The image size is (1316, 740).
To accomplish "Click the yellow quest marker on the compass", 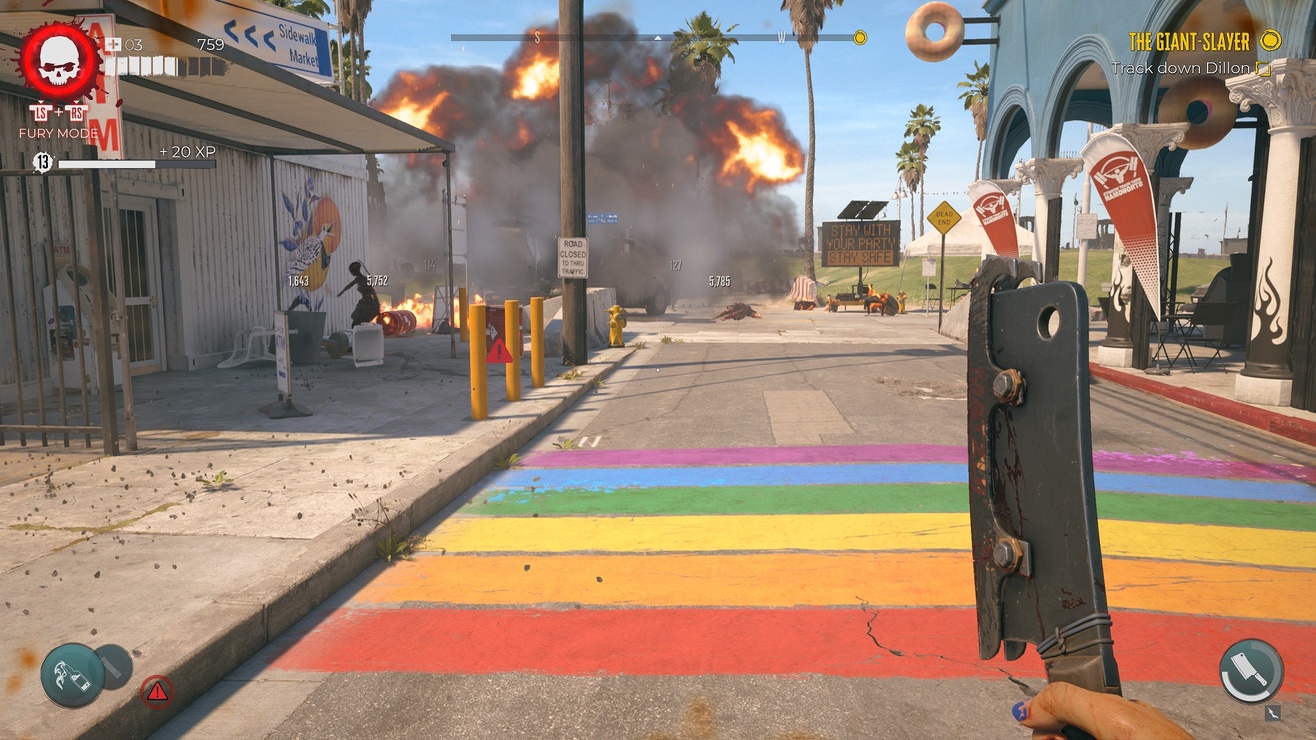I will tap(859, 38).
